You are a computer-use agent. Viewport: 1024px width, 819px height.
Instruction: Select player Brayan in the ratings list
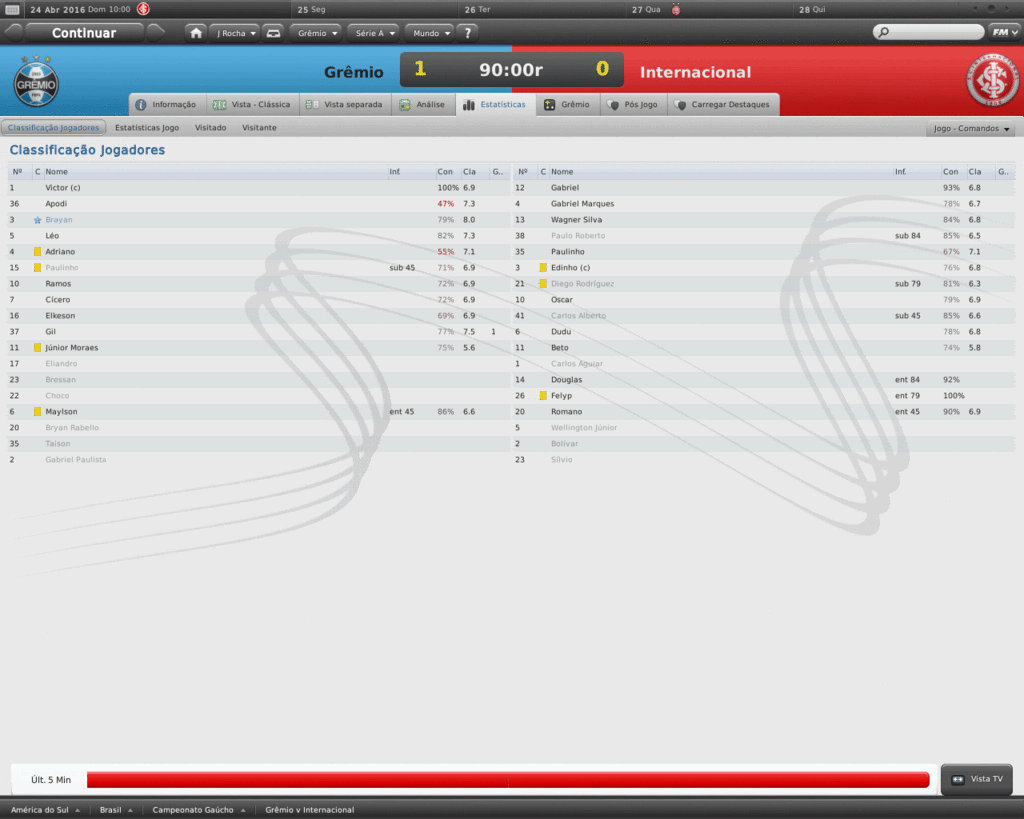59,219
